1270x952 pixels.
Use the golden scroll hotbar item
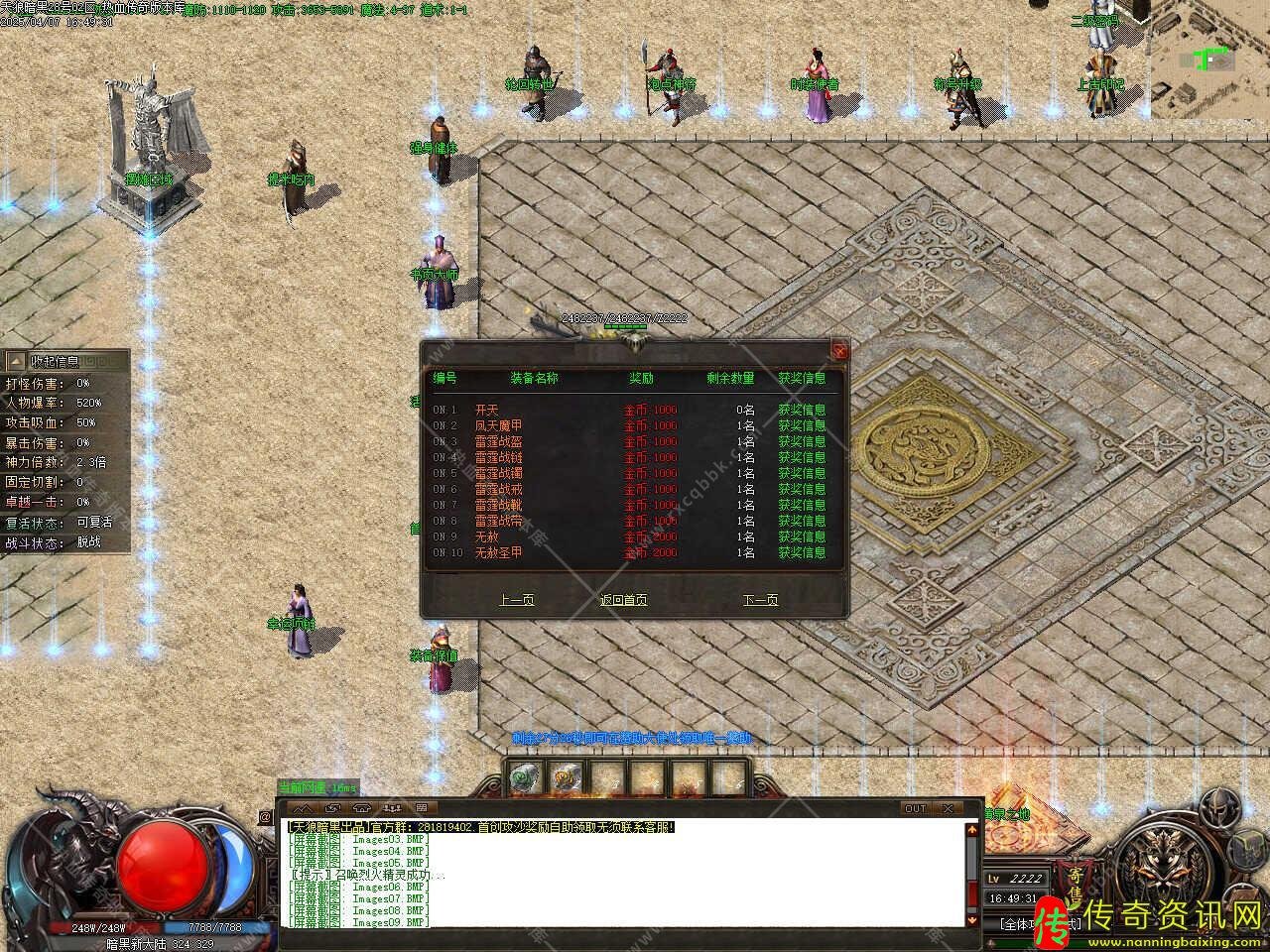[x=565, y=778]
